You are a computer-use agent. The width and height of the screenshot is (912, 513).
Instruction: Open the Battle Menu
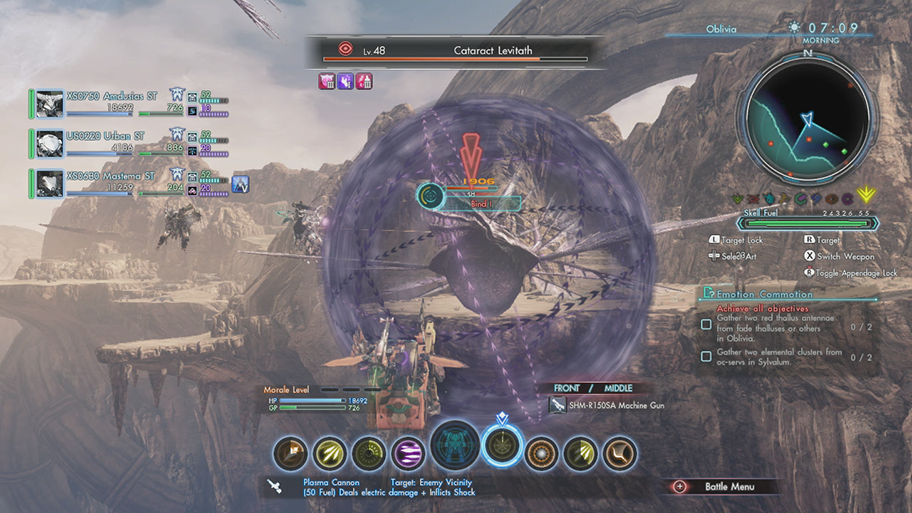coord(720,487)
